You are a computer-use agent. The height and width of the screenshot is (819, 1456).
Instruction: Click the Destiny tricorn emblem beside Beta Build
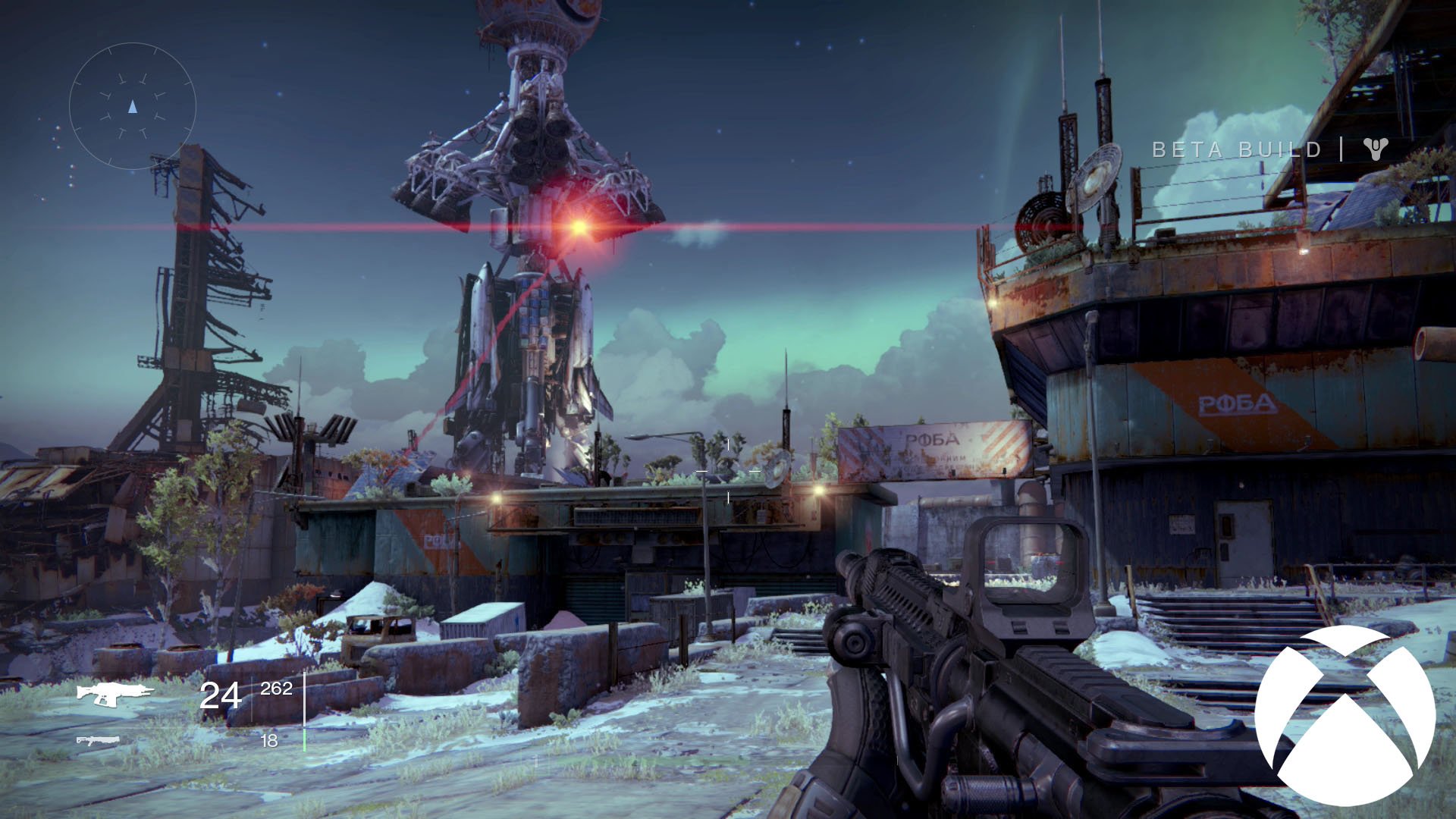point(1375,149)
